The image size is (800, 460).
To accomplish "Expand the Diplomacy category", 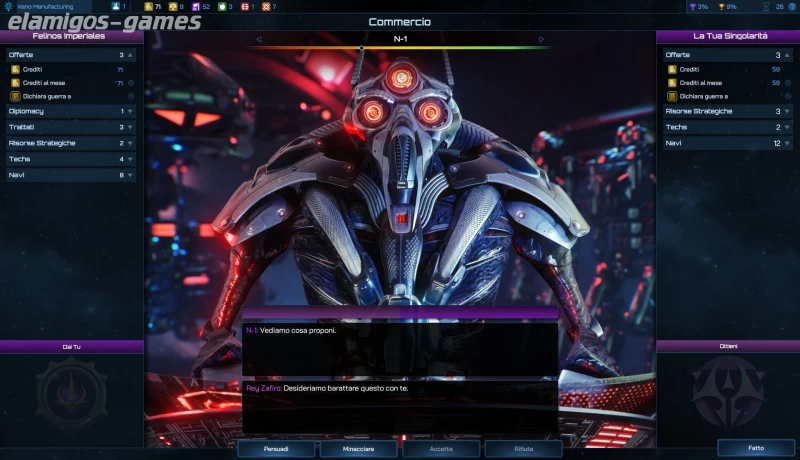I will coord(70,111).
